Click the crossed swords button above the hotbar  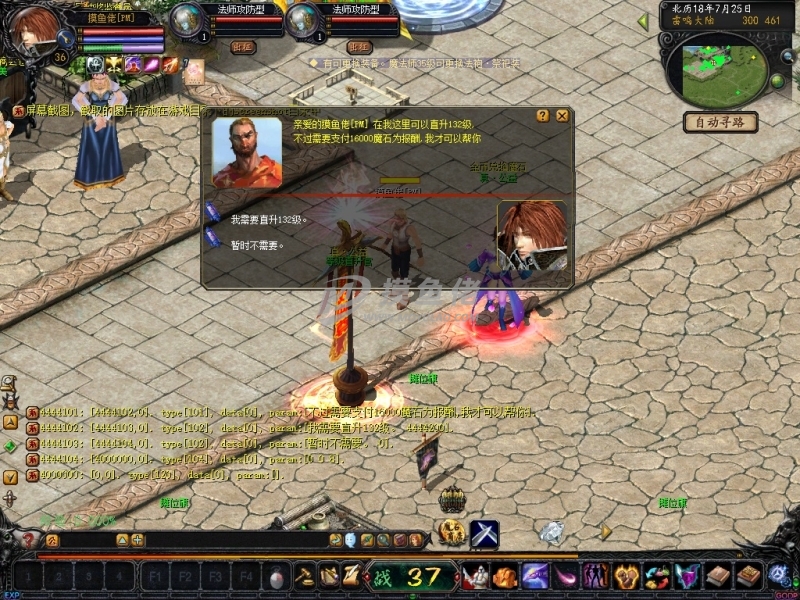coord(484,535)
